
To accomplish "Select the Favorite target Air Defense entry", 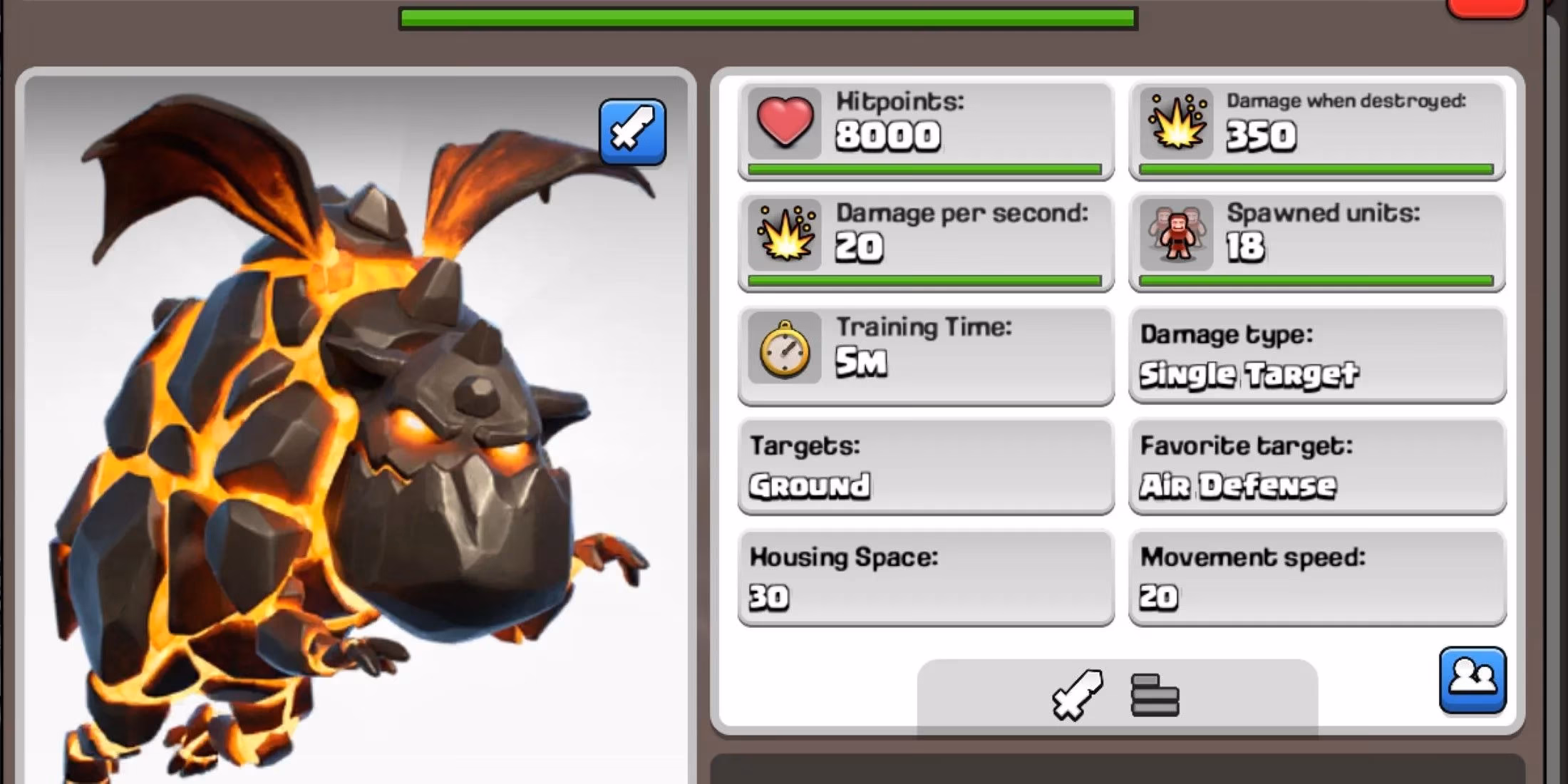I will 1319,467.
